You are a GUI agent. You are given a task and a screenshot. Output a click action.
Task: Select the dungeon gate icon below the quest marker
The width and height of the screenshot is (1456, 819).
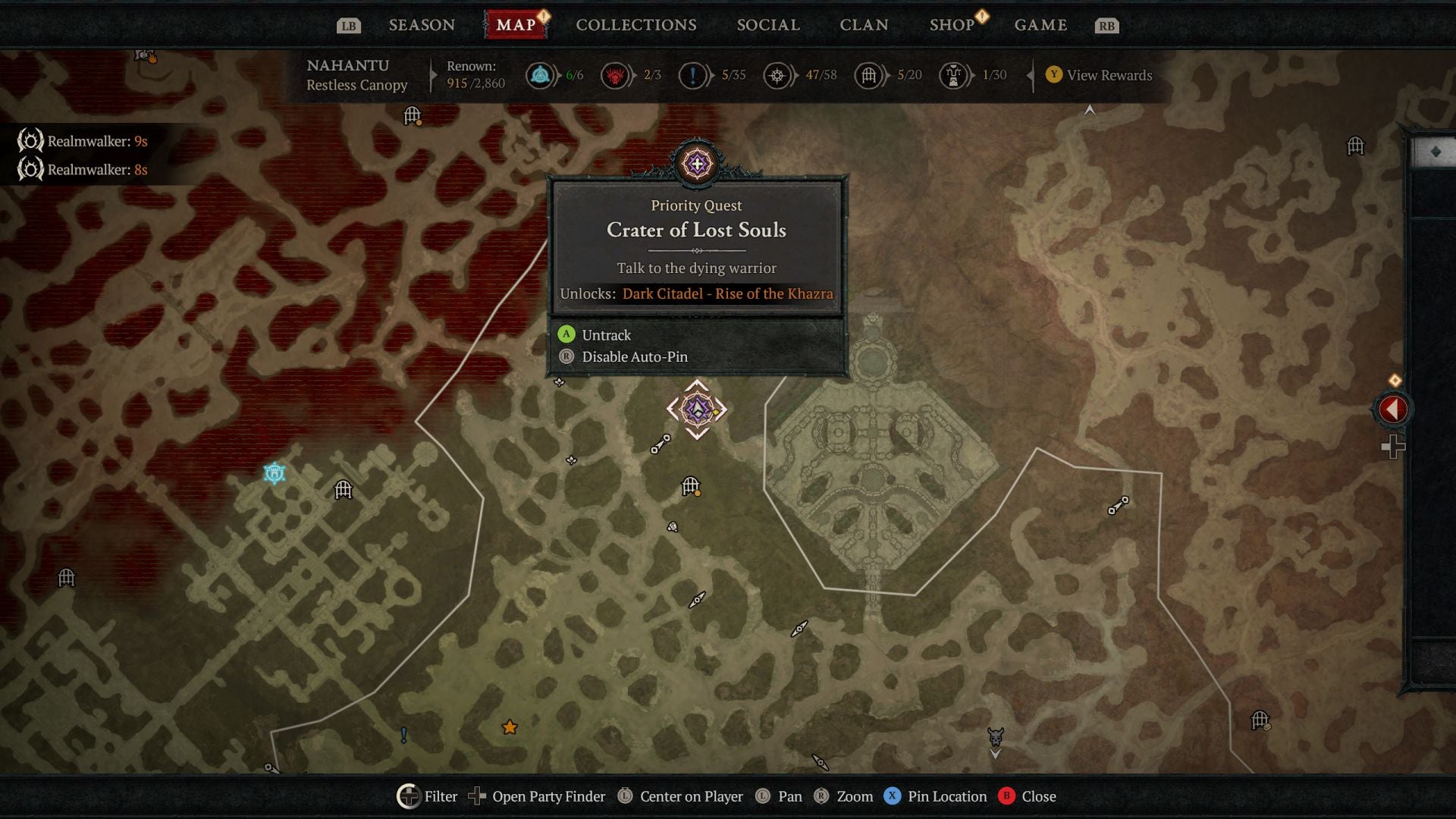(x=689, y=485)
